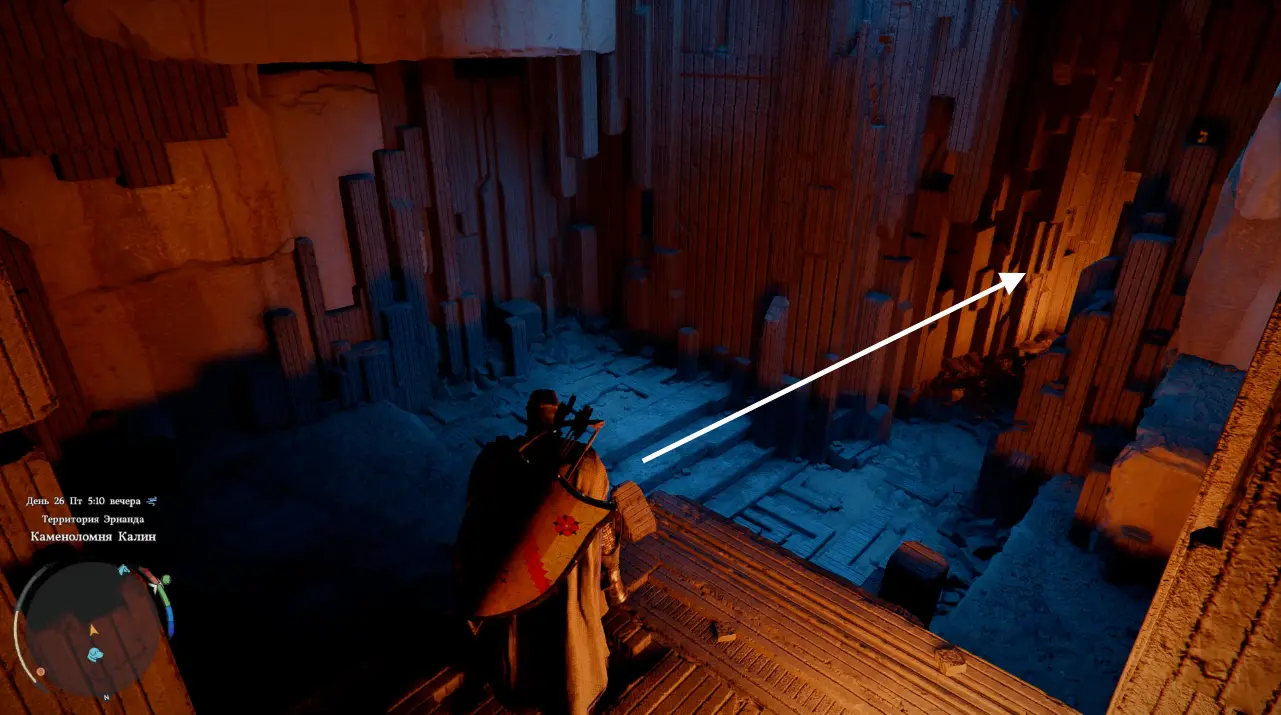Viewport: 1281px width, 715px height.
Task: Click the wind weather icon beside the time
Action: (151, 501)
